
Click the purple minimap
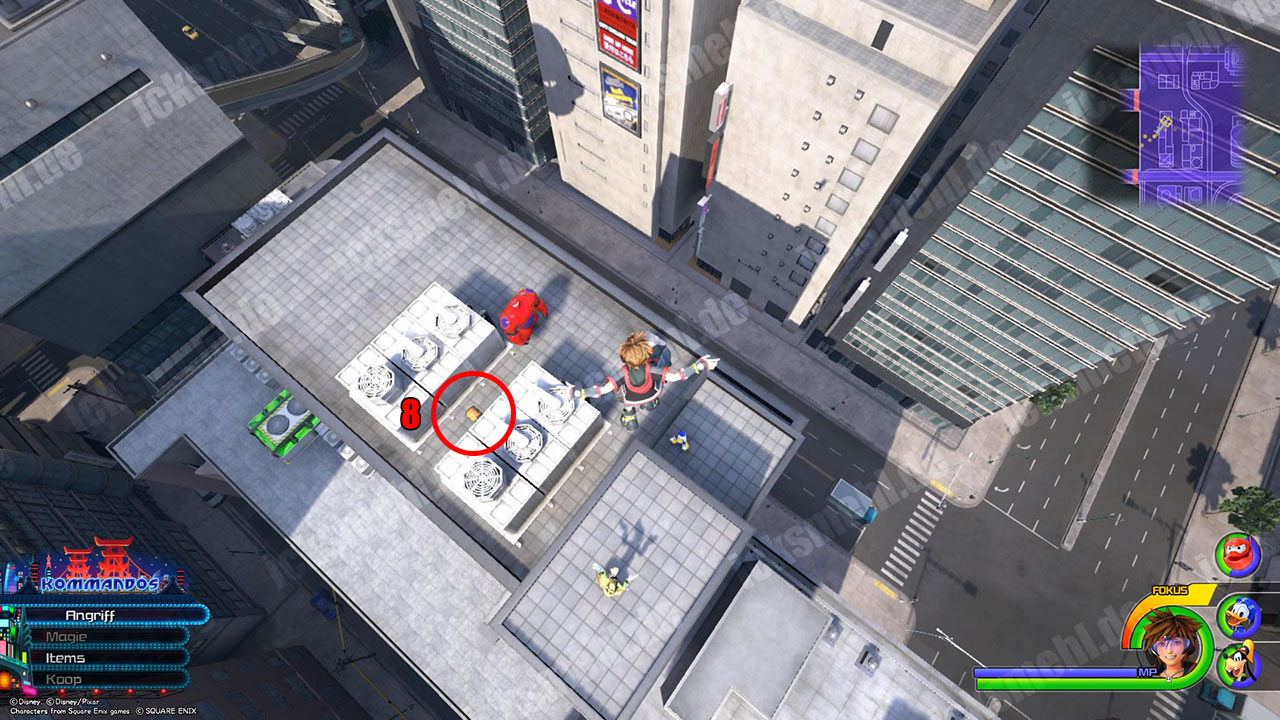tap(1190, 125)
